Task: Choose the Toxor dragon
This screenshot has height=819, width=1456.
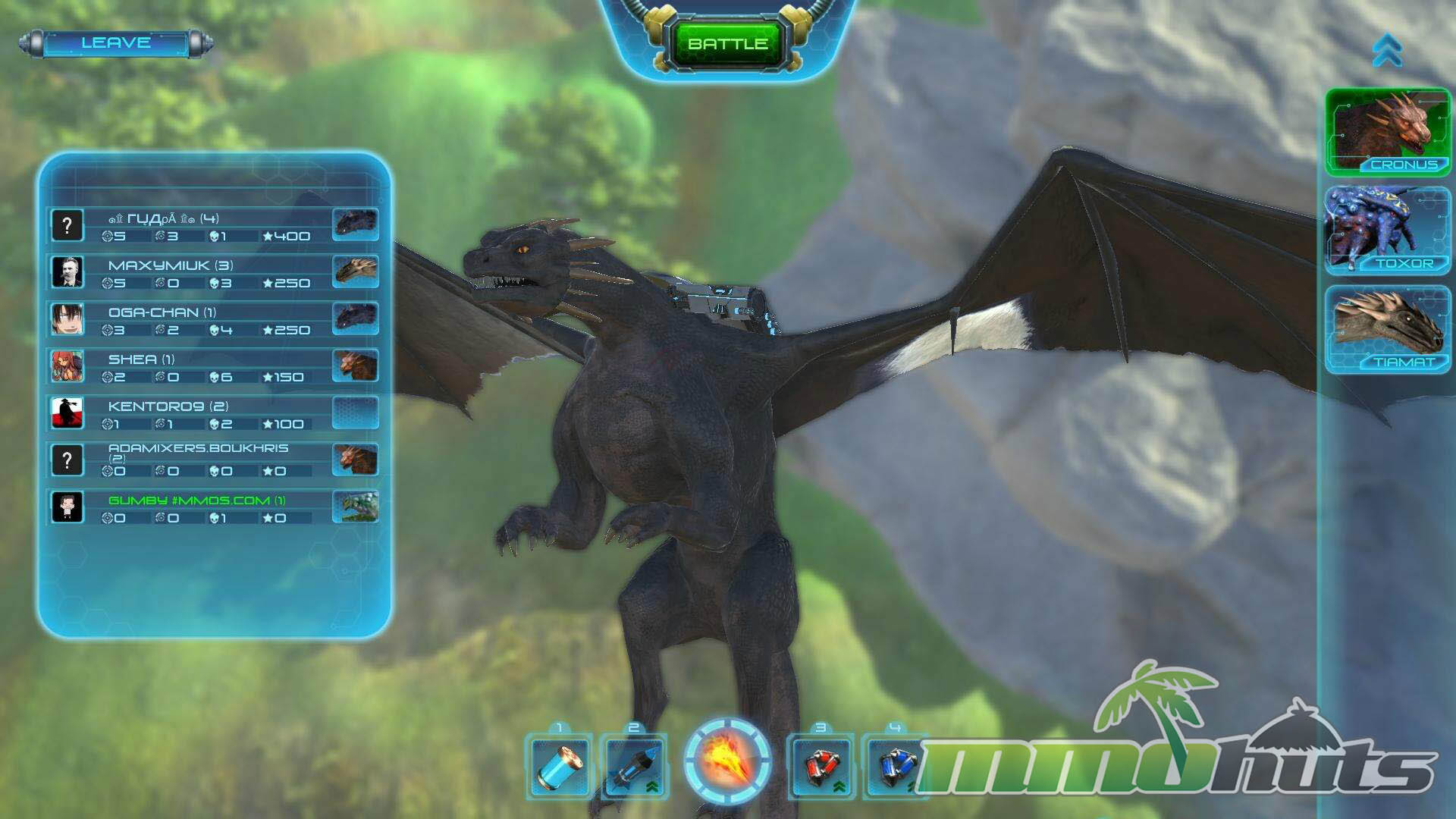Action: (1387, 231)
